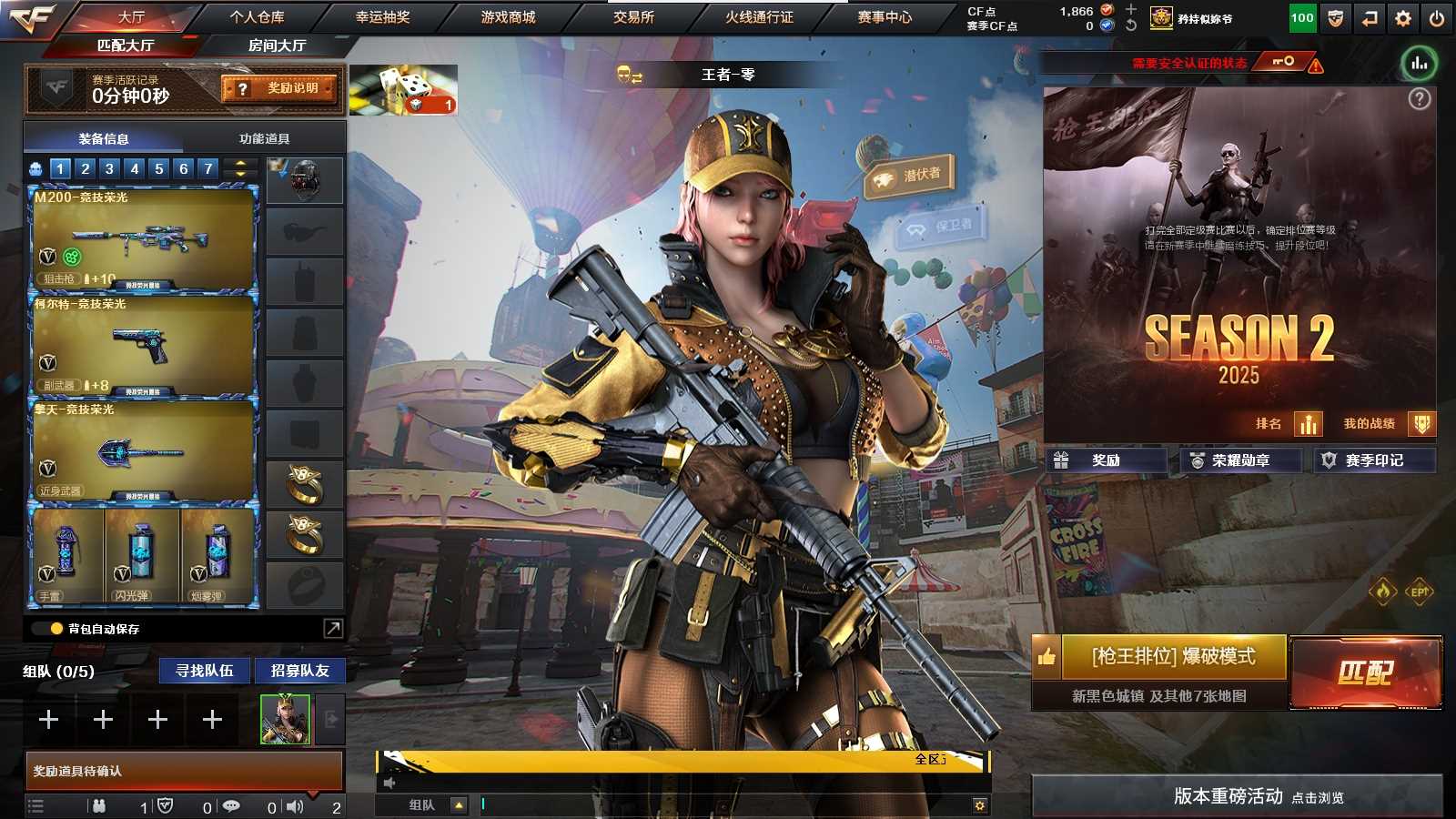Click the 柯尔特-竞技荣光 pistol slot
Image resolution: width=1456 pixels, height=819 pixels.
[x=143, y=346]
